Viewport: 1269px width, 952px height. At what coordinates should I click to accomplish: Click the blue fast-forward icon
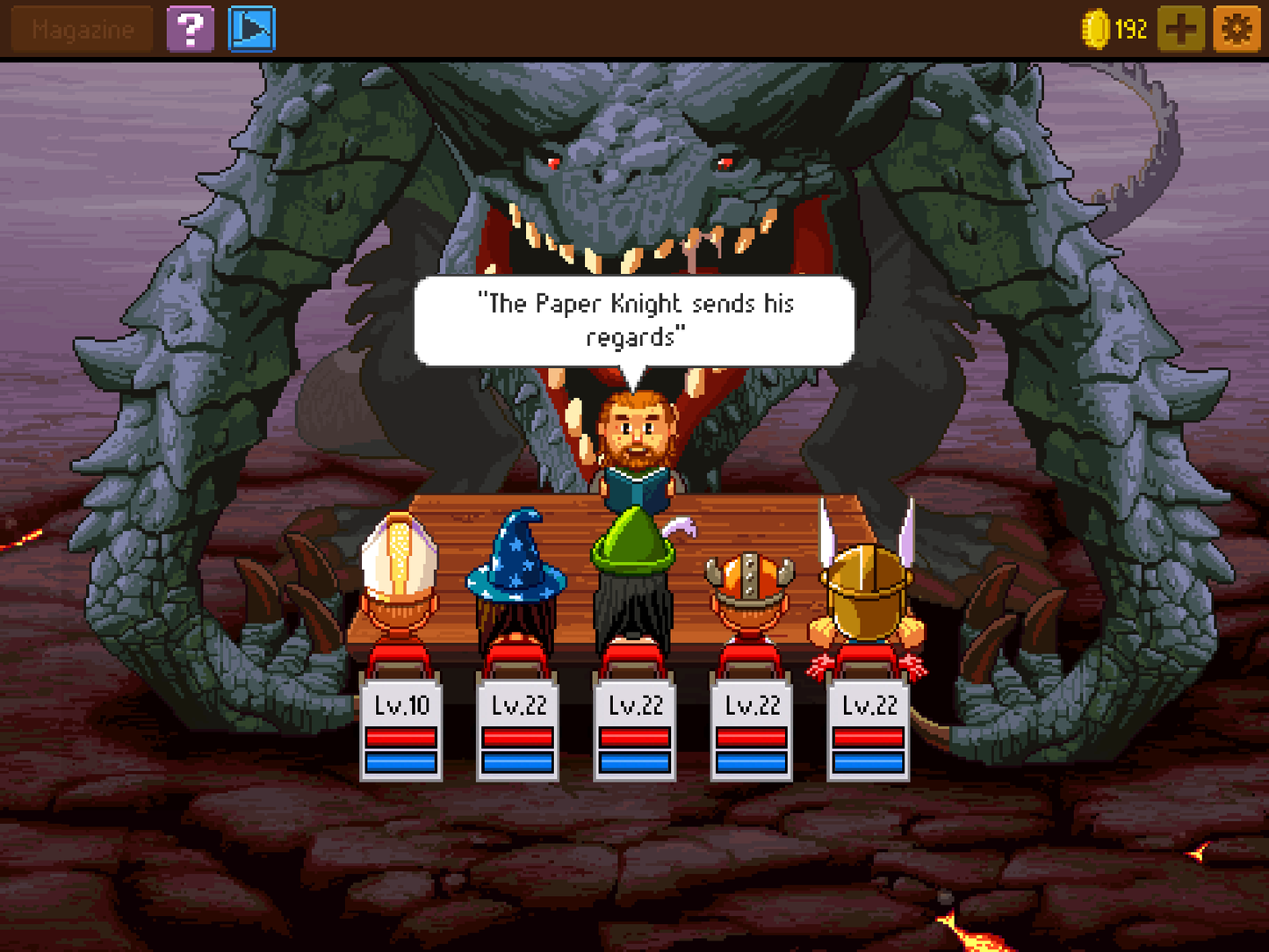point(251,28)
